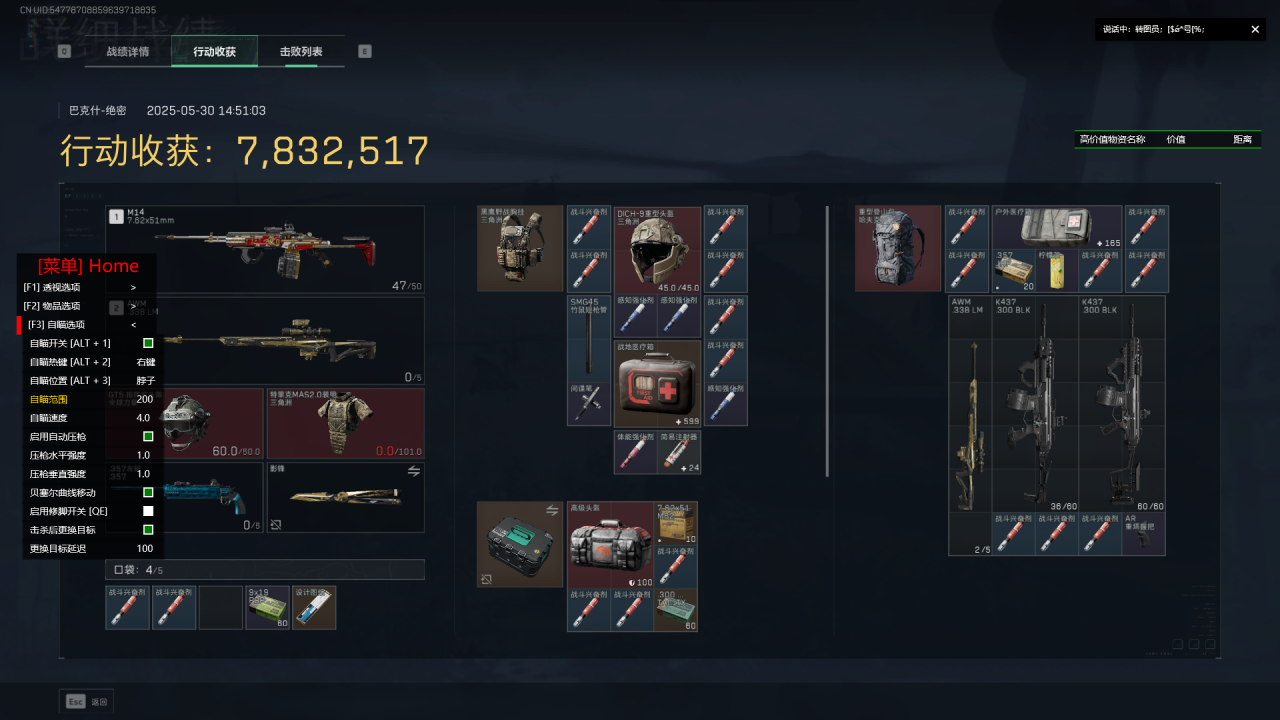
Task: Close the spectating notification with the X
Action: (x=1255, y=30)
